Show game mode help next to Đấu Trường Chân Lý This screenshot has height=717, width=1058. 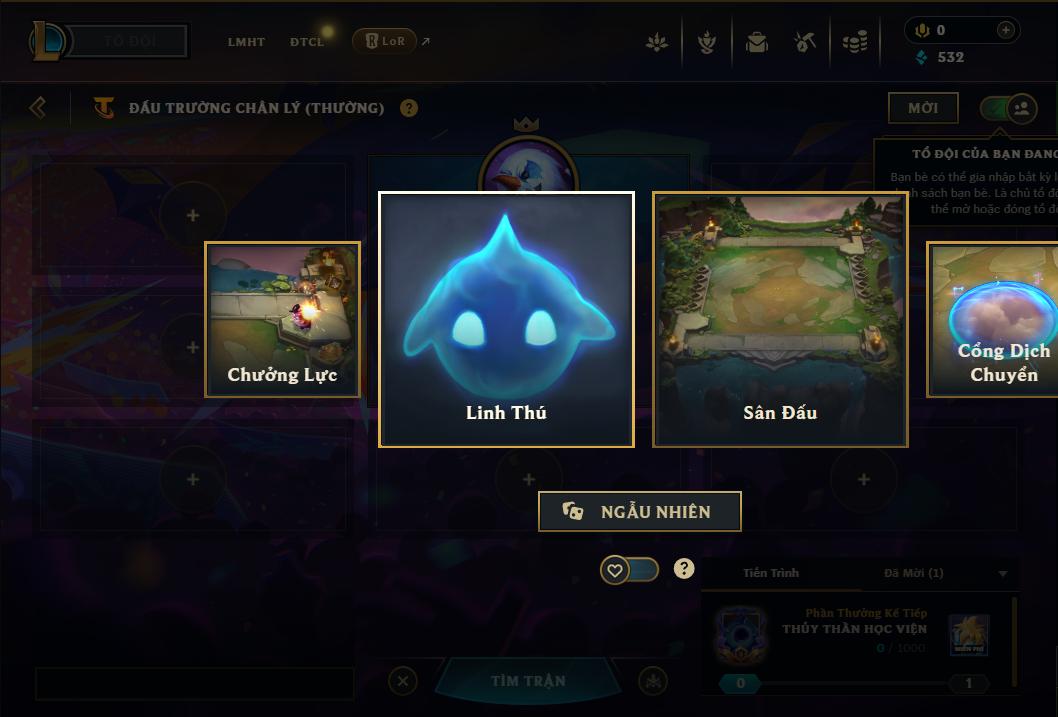pyautogui.click(x=409, y=108)
